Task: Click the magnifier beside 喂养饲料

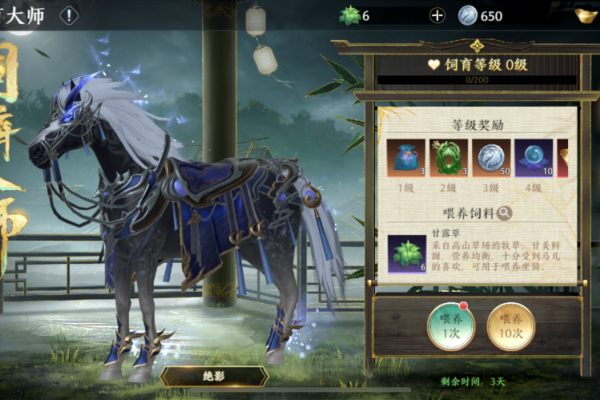Action: tap(505, 213)
